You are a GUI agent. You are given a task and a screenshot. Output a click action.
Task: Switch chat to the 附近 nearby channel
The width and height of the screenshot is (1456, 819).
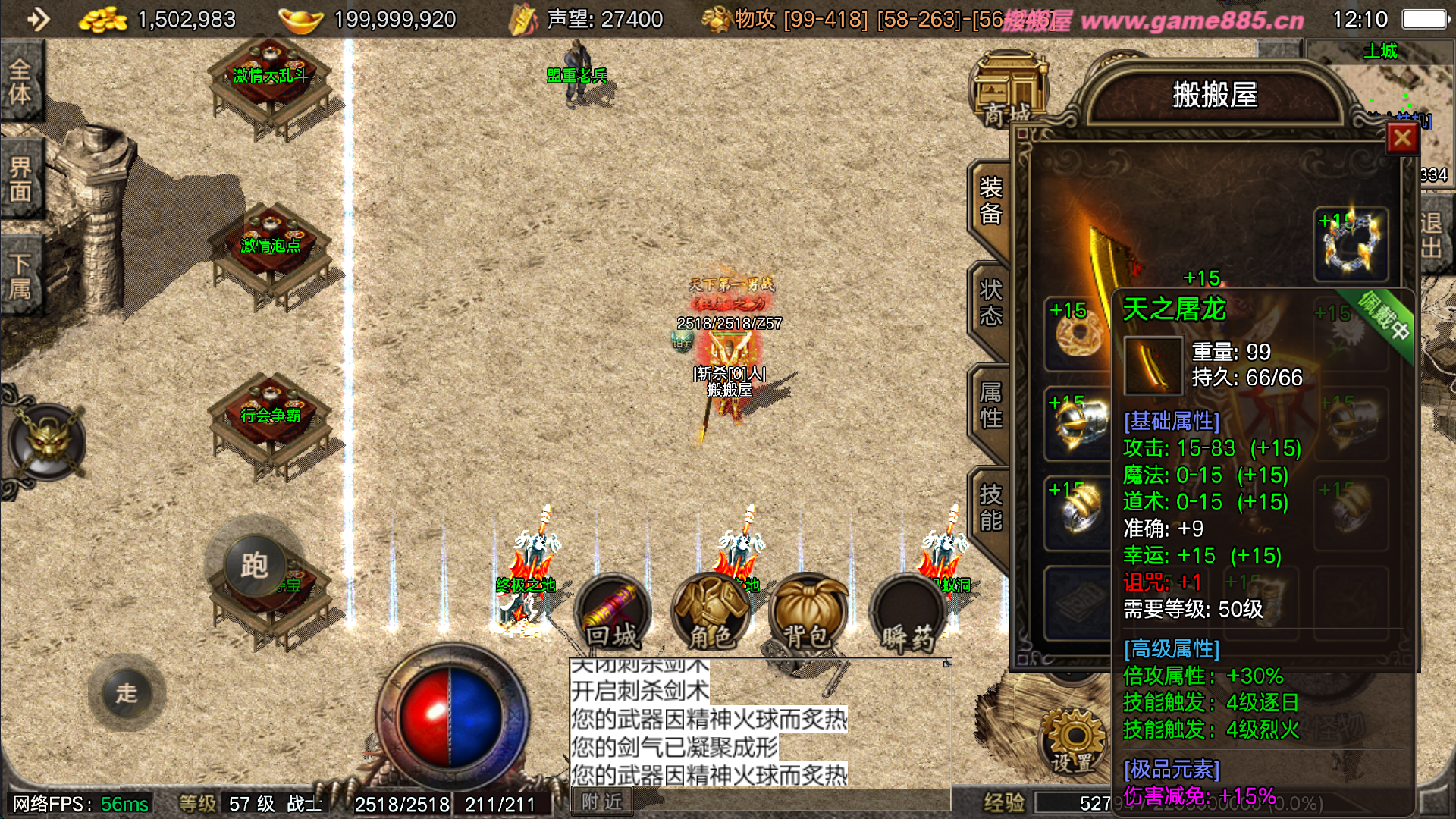(x=602, y=802)
